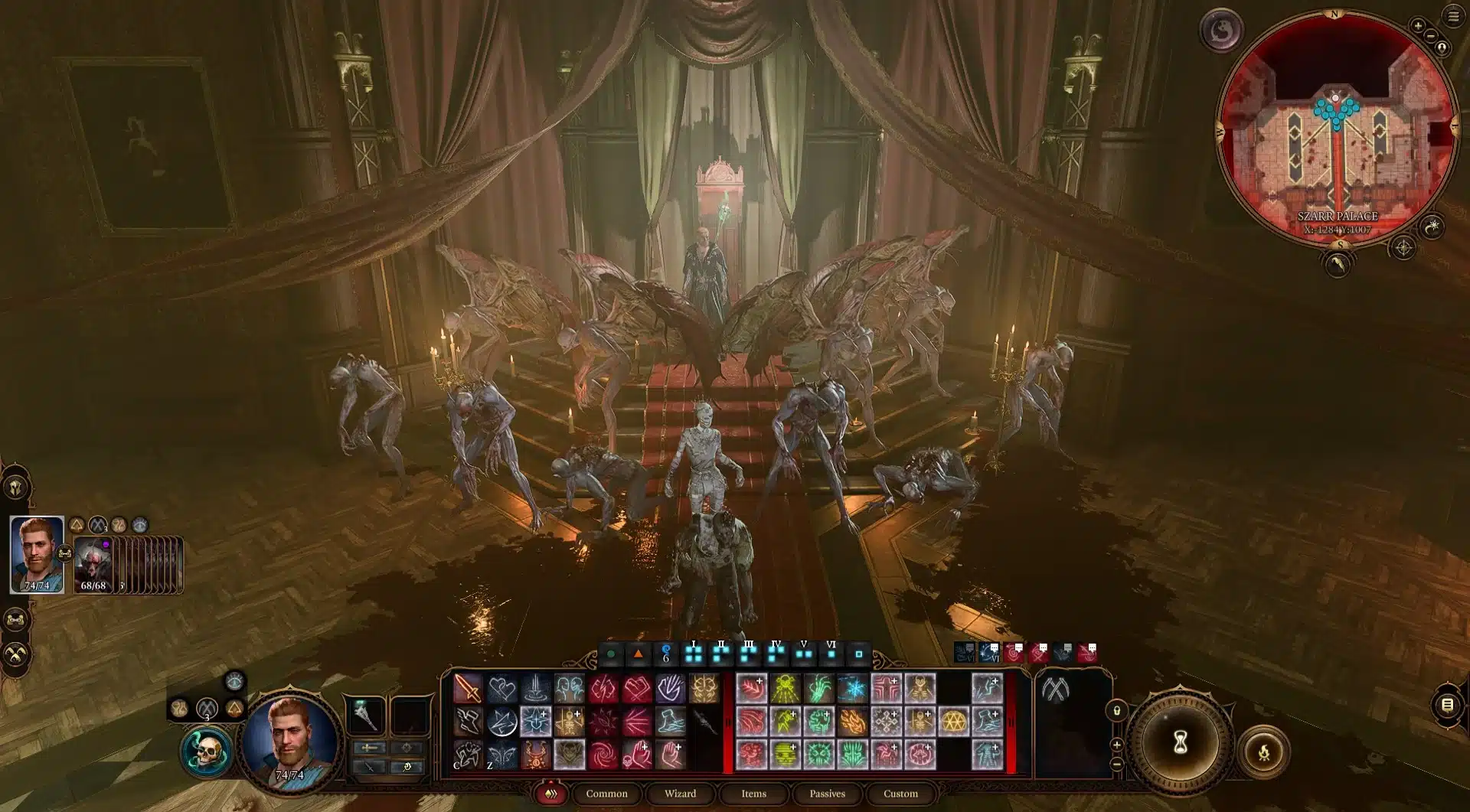Select the main hand melee attack icon
Image resolution: width=1470 pixels, height=812 pixels.
(469, 689)
